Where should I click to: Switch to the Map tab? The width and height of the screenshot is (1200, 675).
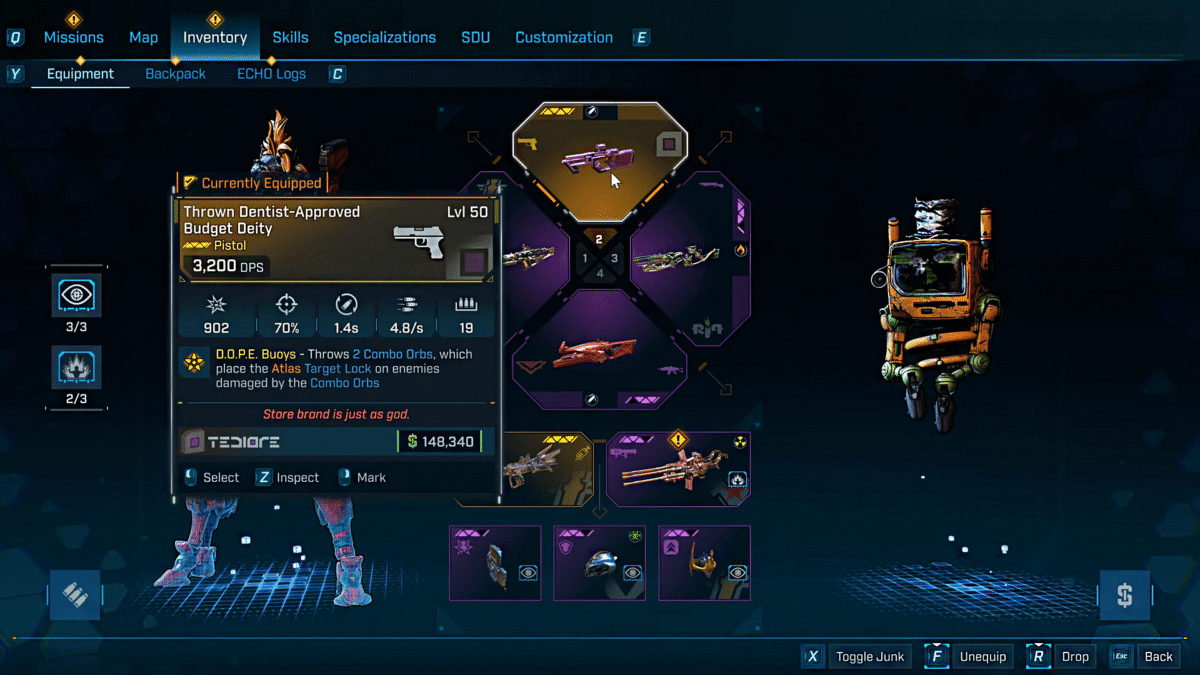(x=143, y=37)
